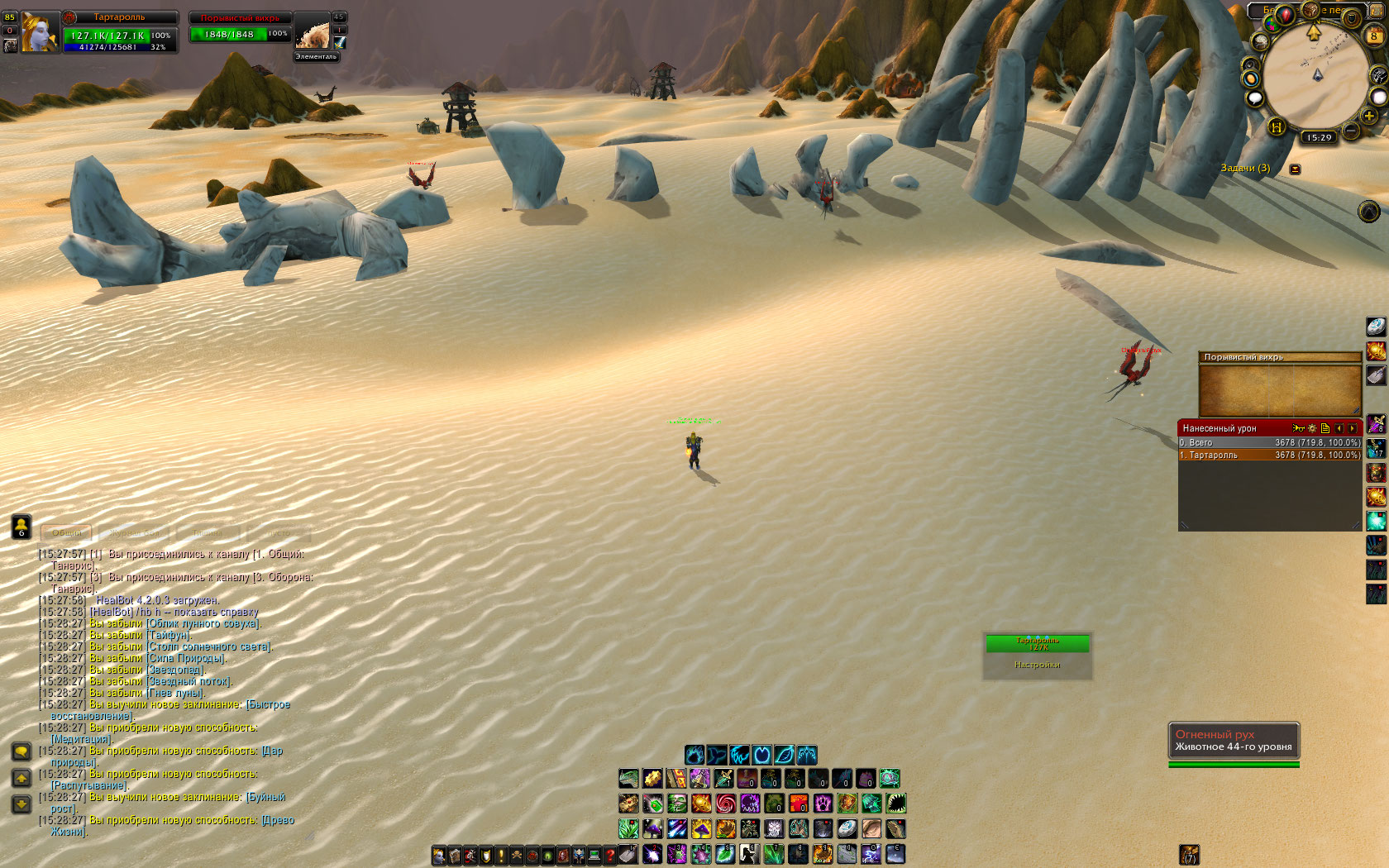Screen dimensions: 1389x868
Task: Collapse the Задачи (3) objectives tracker
Action: tap(1296, 169)
